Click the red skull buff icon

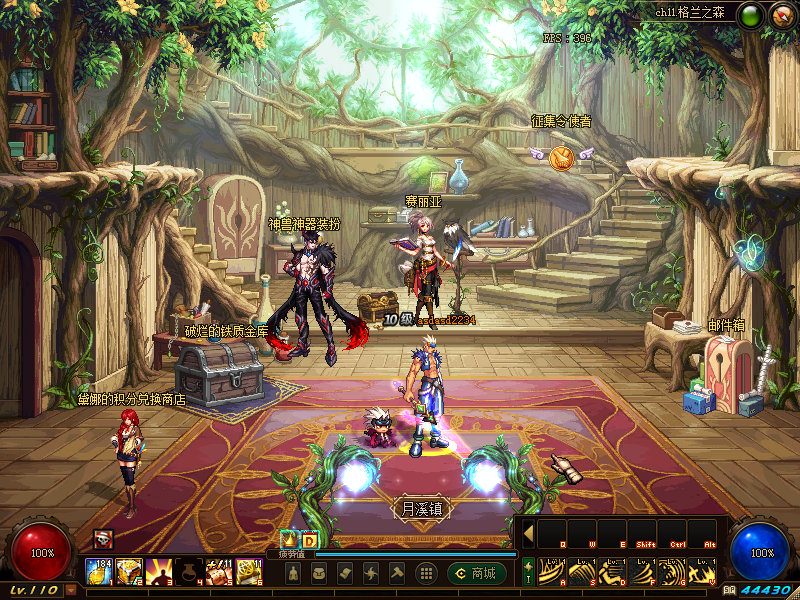pyautogui.click(x=102, y=539)
